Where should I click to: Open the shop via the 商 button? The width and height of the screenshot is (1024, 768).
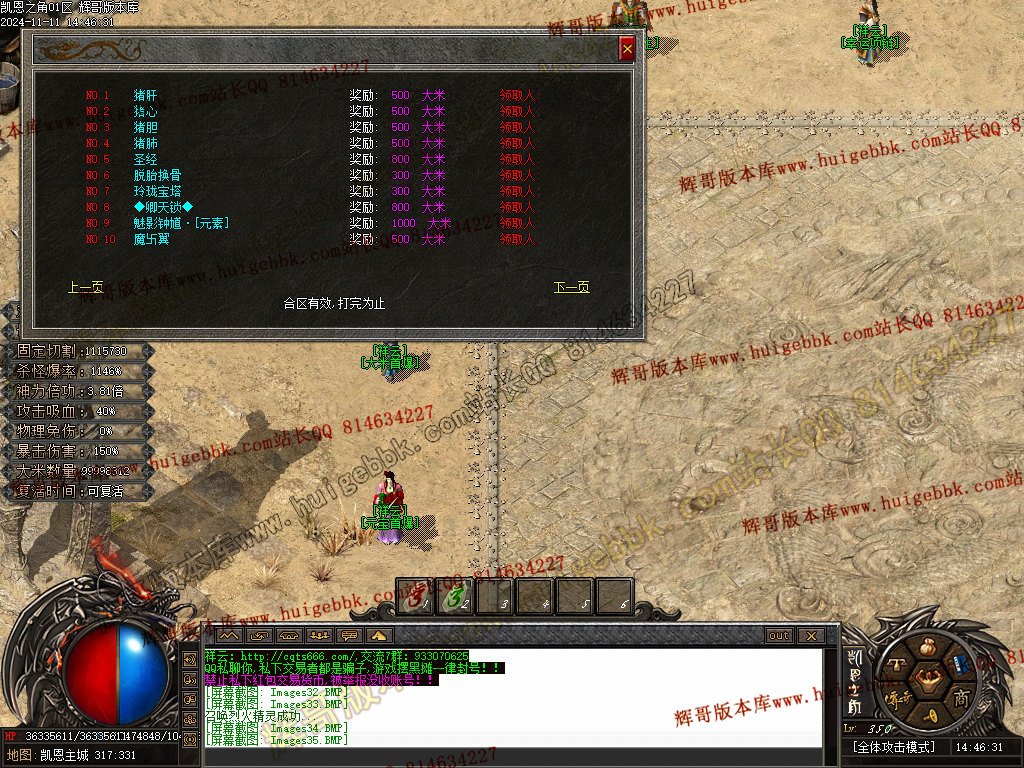coord(961,697)
